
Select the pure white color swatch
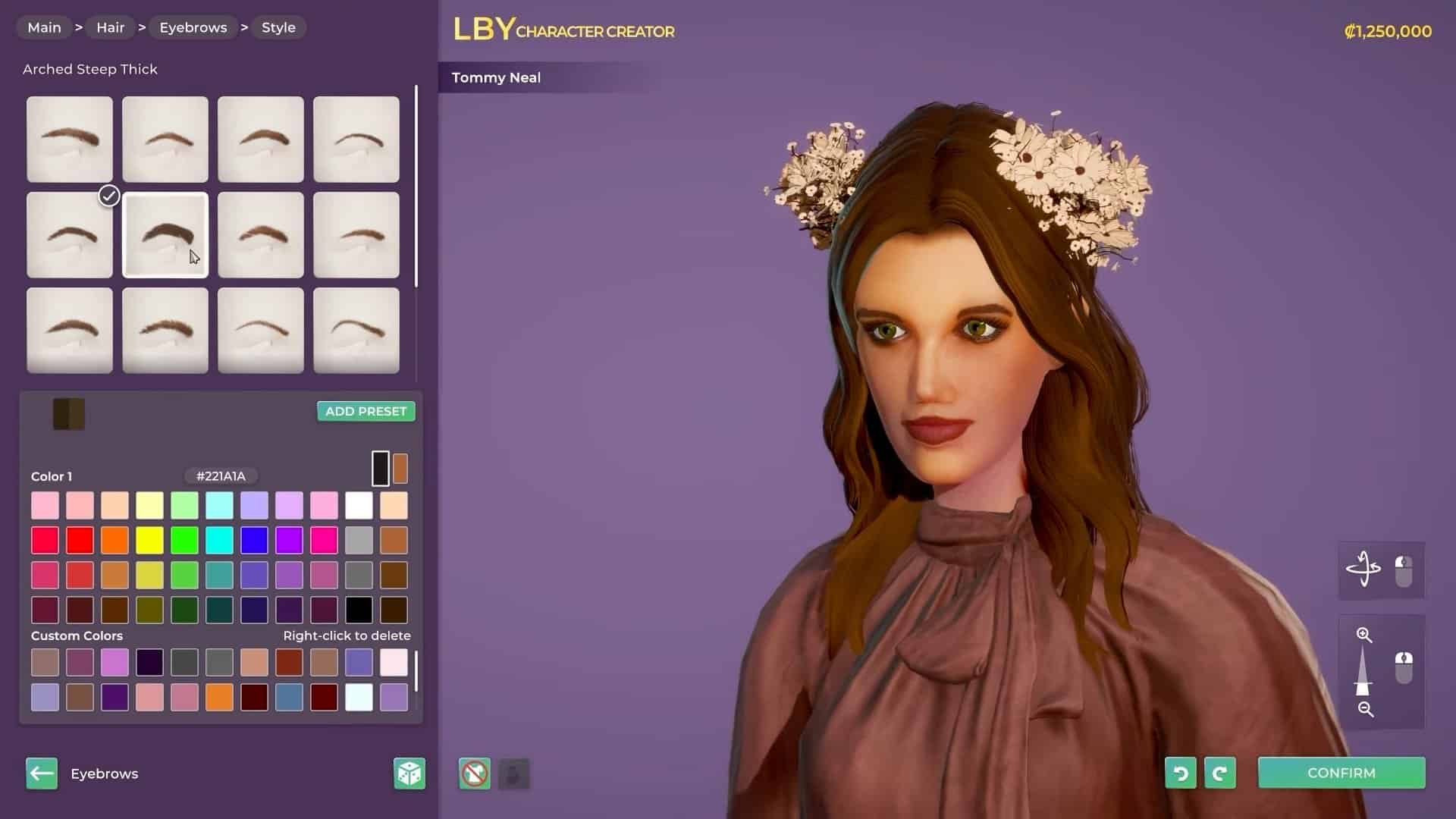tap(359, 506)
